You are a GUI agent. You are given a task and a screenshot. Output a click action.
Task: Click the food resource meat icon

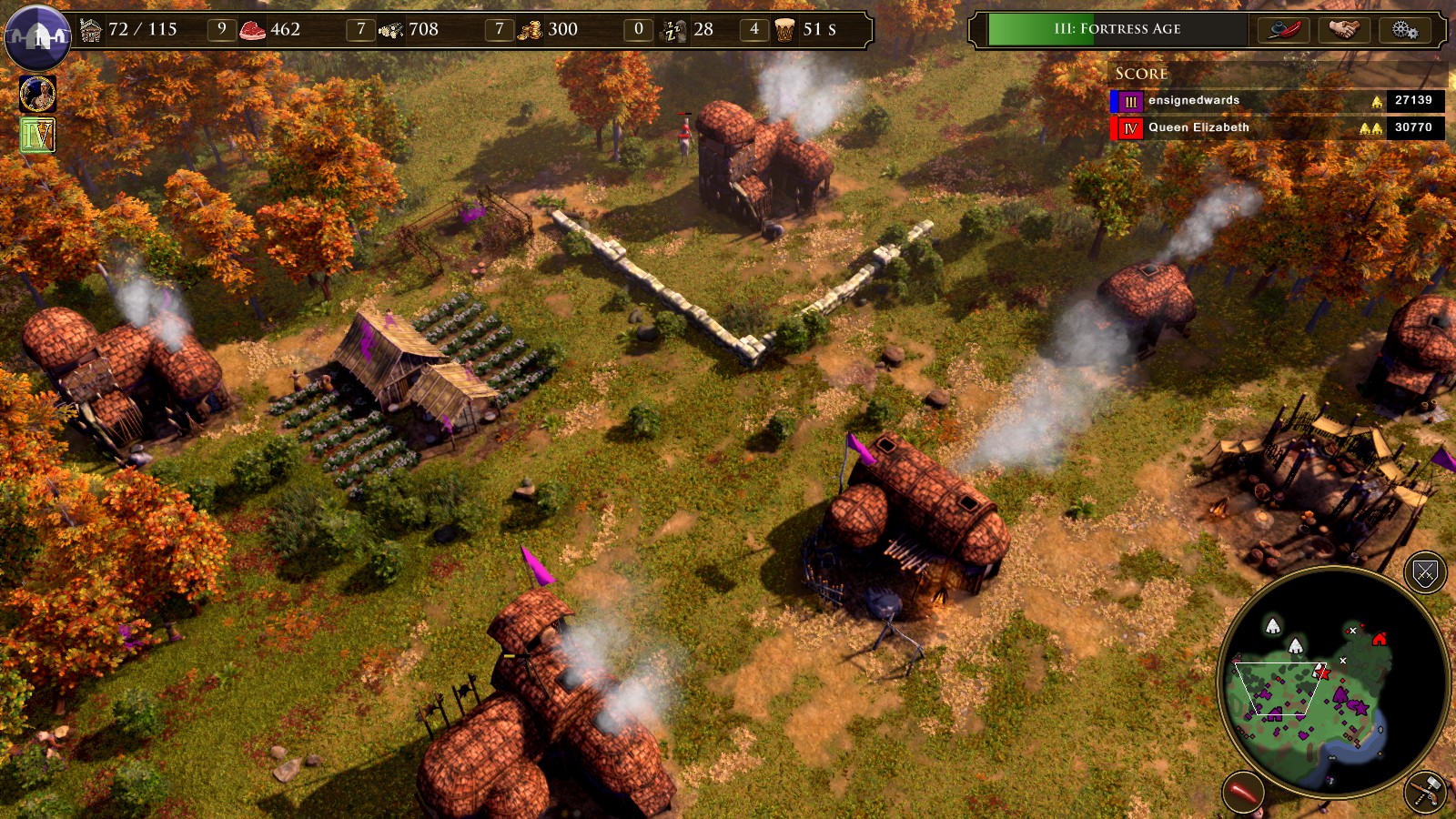click(x=252, y=30)
